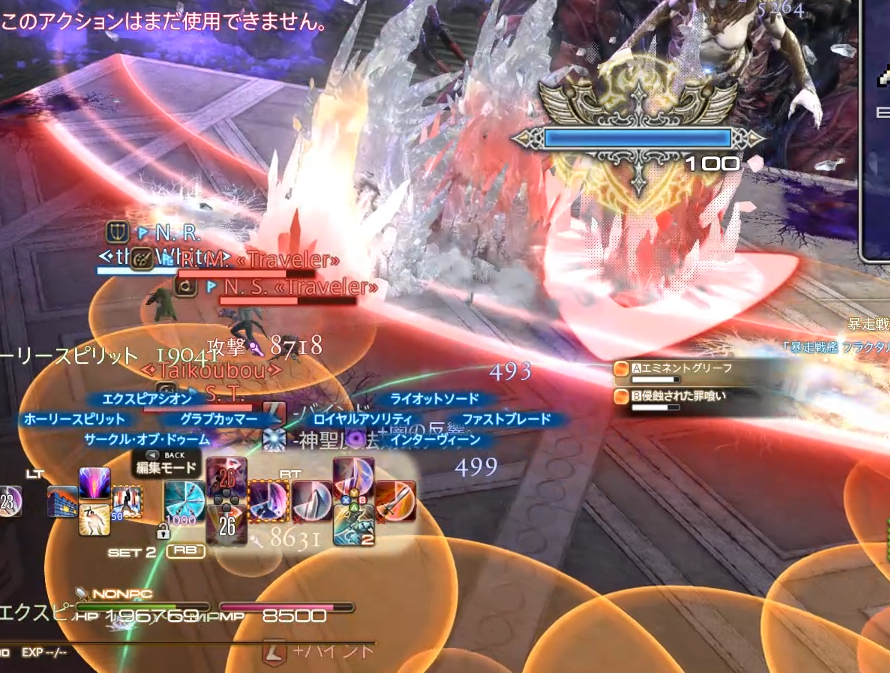This screenshot has height=673, width=890.
Task: Use the Riot Blade combo action
Action: (x=312, y=500)
